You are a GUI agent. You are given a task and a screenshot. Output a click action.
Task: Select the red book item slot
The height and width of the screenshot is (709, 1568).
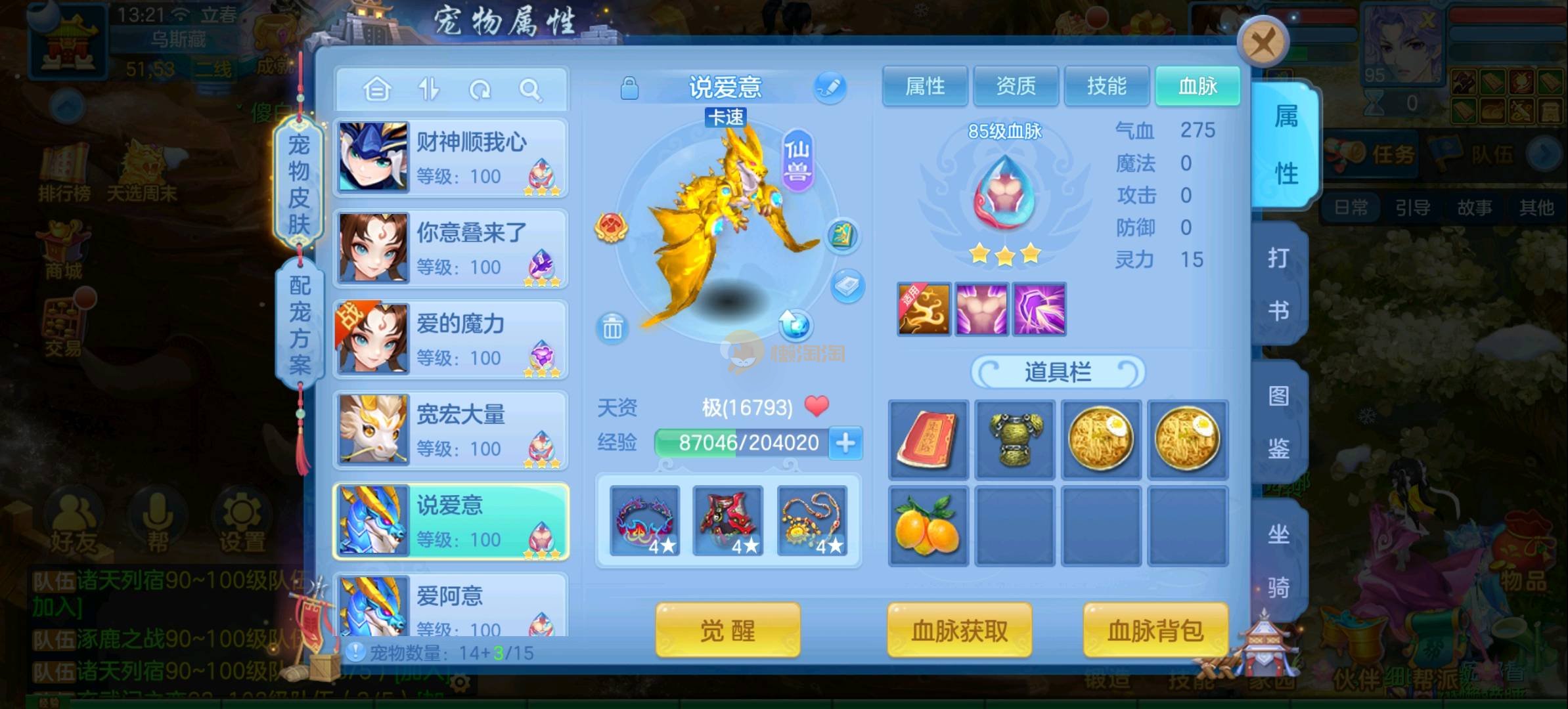[928, 440]
